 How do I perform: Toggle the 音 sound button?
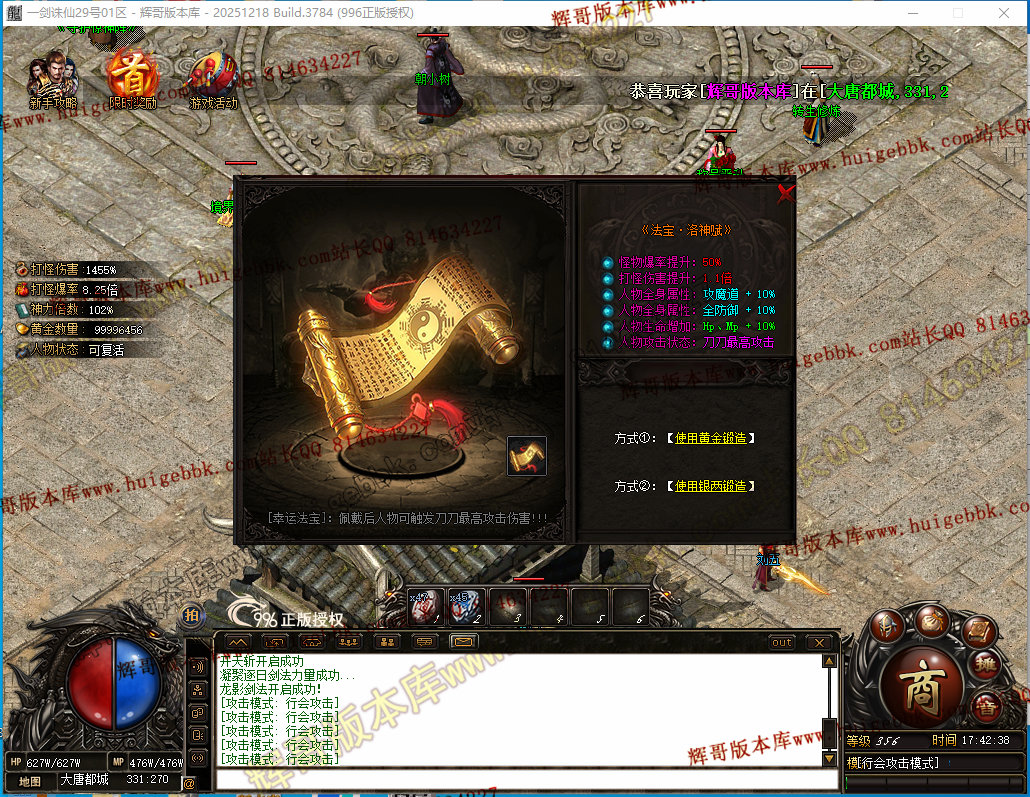pos(985,705)
